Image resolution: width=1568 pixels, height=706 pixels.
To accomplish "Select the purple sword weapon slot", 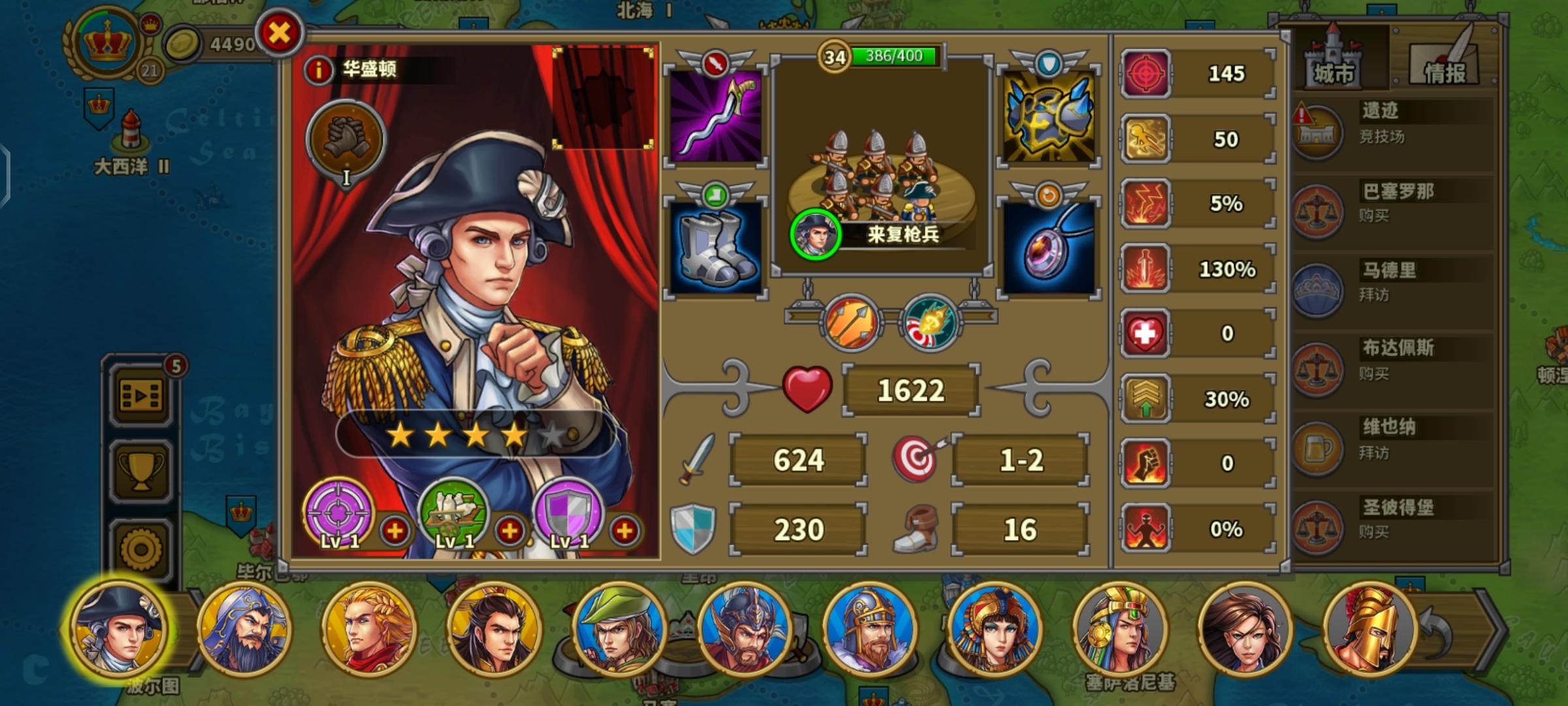I will [x=715, y=118].
